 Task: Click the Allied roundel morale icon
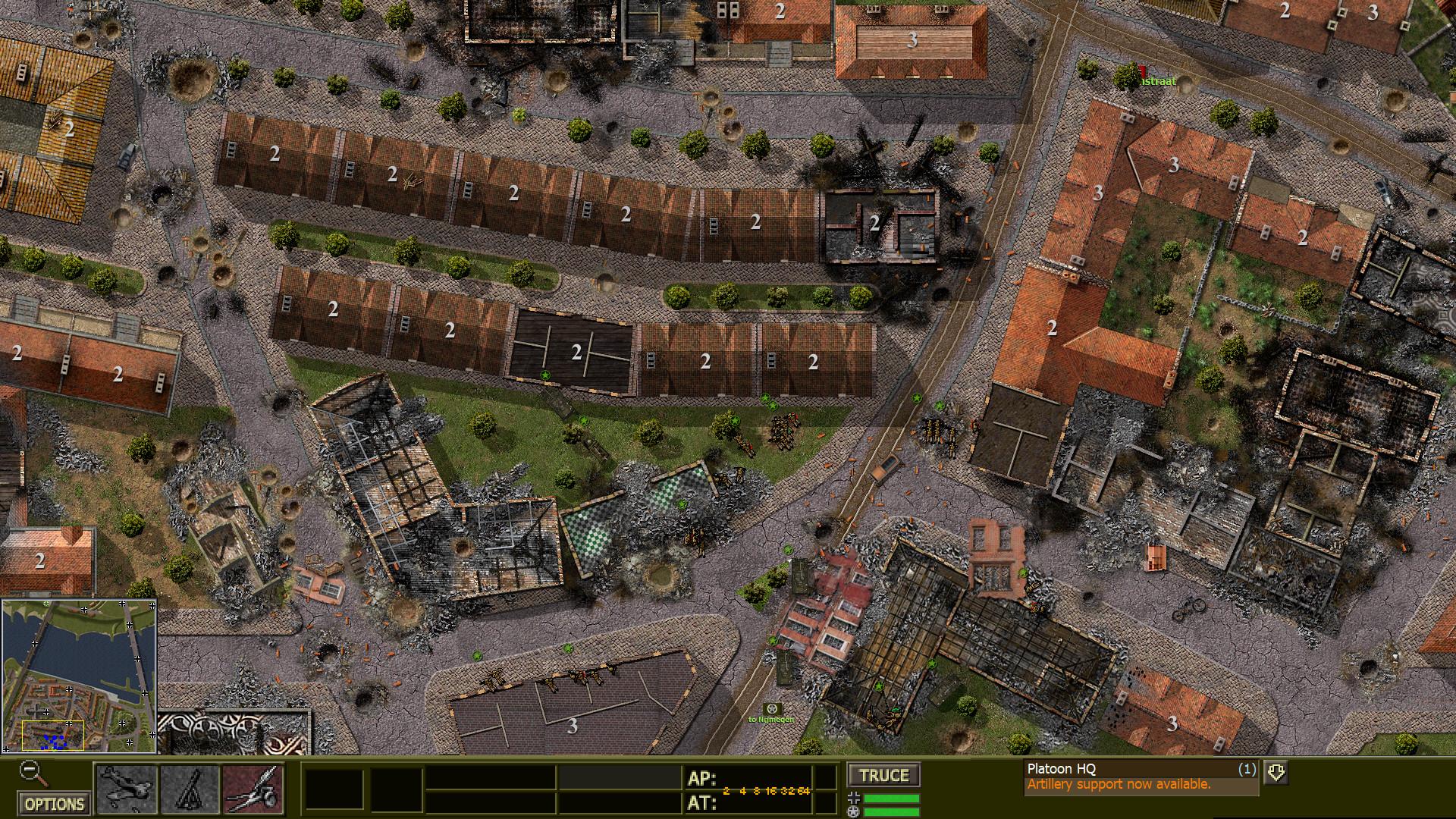(x=853, y=811)
